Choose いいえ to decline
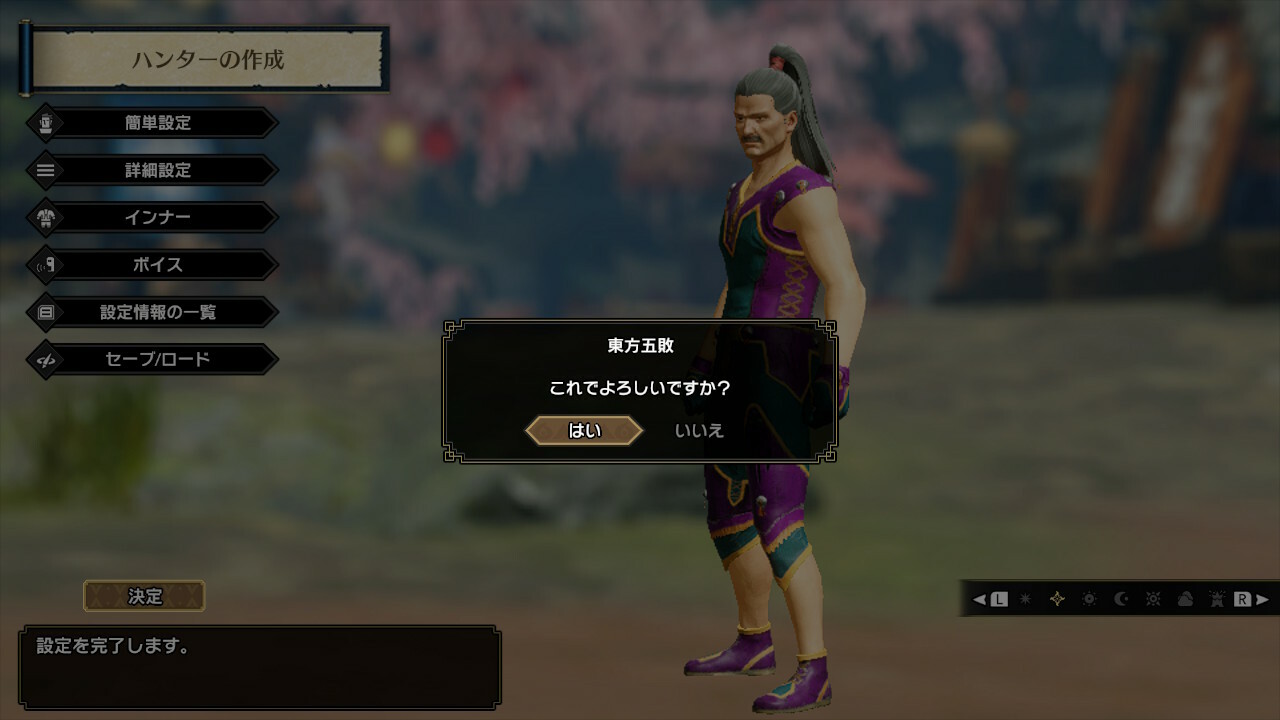Screen dimensions: 1280x720 point(699,431)
